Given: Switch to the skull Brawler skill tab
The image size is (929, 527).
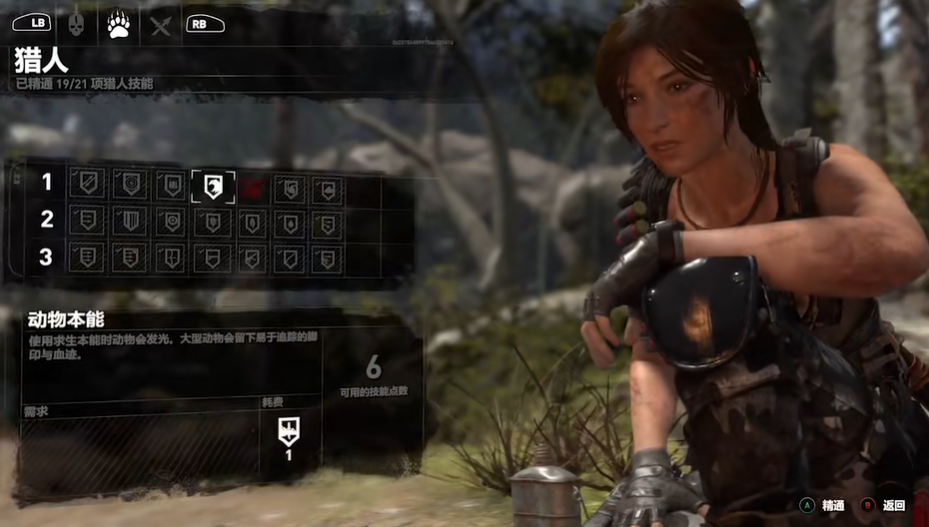Looking at the screenshot, I should click(x=76, y=23).
